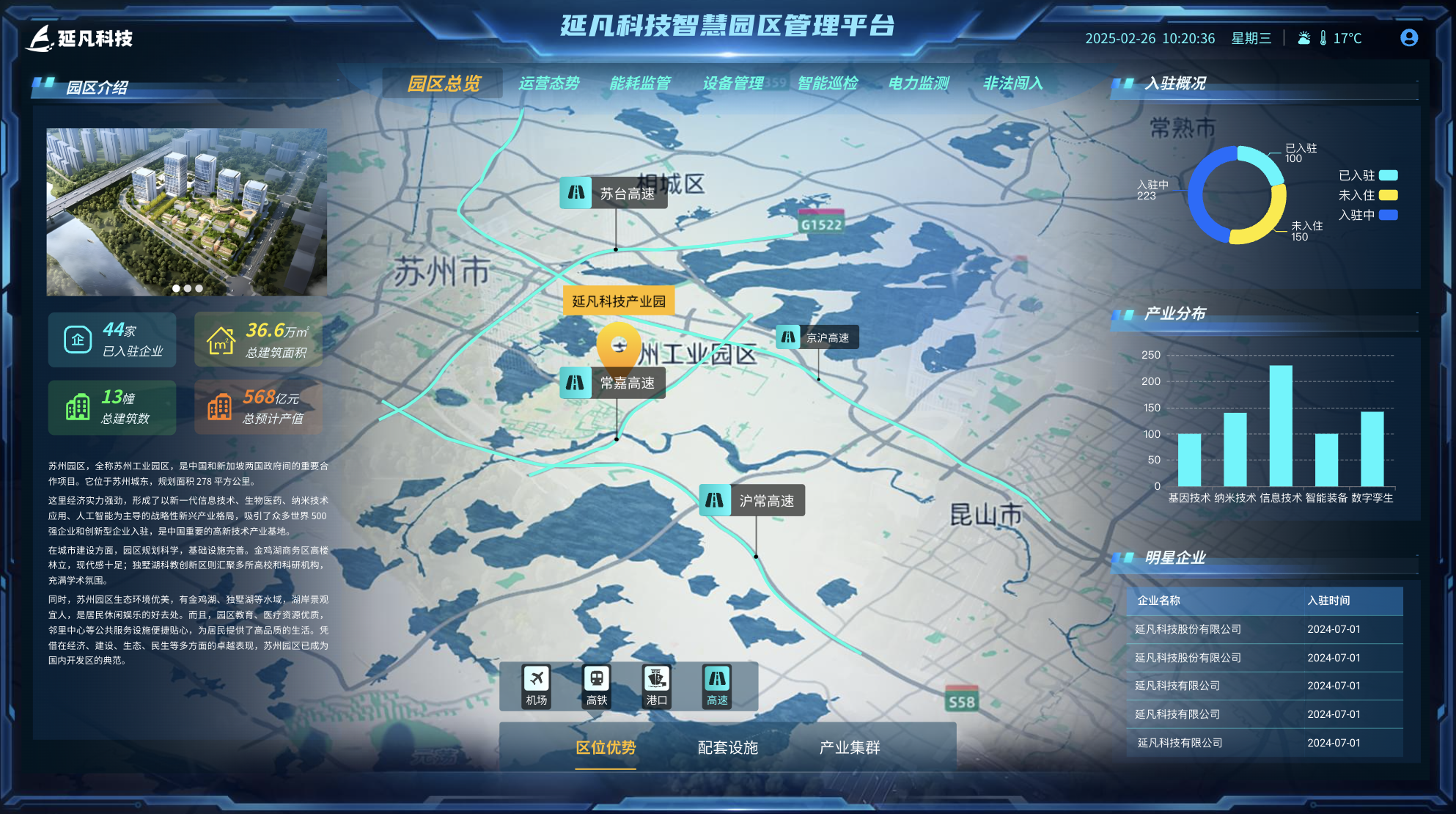Select the second carousel dot under park image
This screenshot has height=814, width=1456.
pos(187,288)
